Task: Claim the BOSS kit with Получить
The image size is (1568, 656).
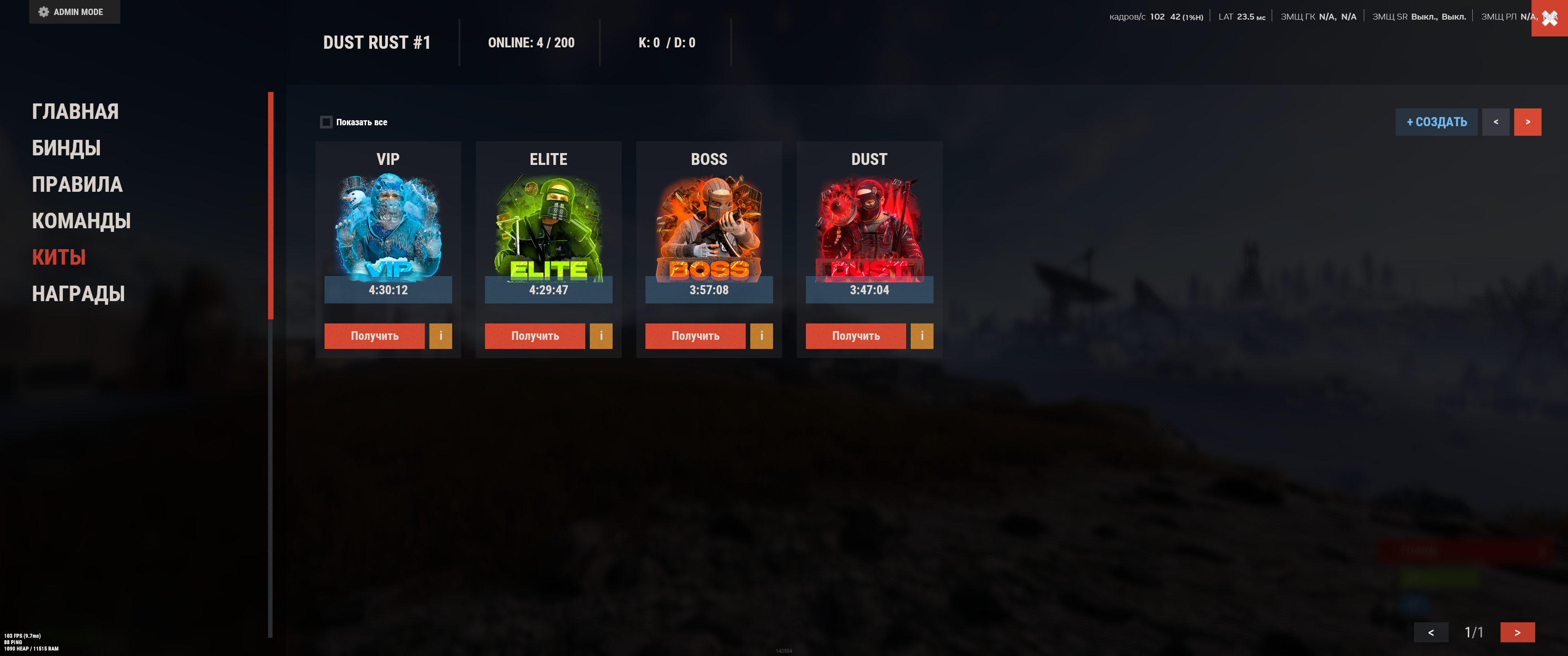Action: click(695, 336)
